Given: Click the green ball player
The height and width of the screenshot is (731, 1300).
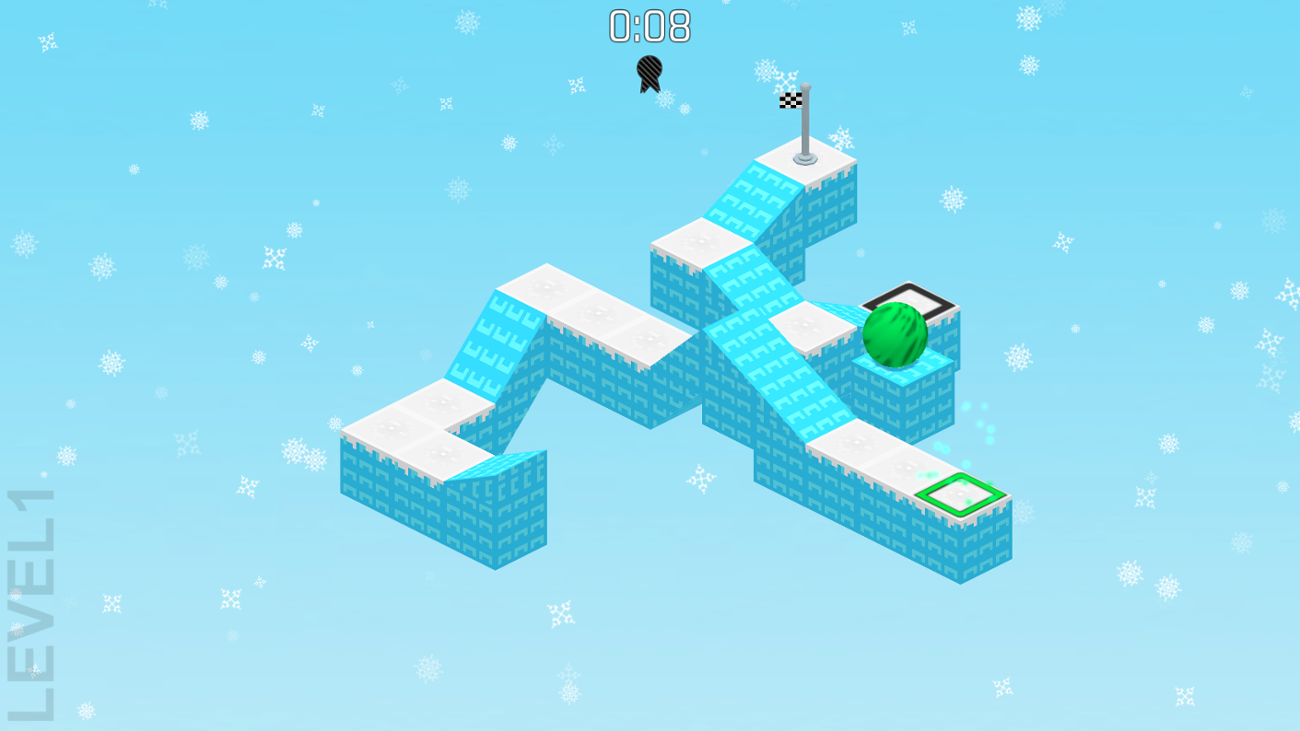Looking at the screenshot, I should 893,337.
